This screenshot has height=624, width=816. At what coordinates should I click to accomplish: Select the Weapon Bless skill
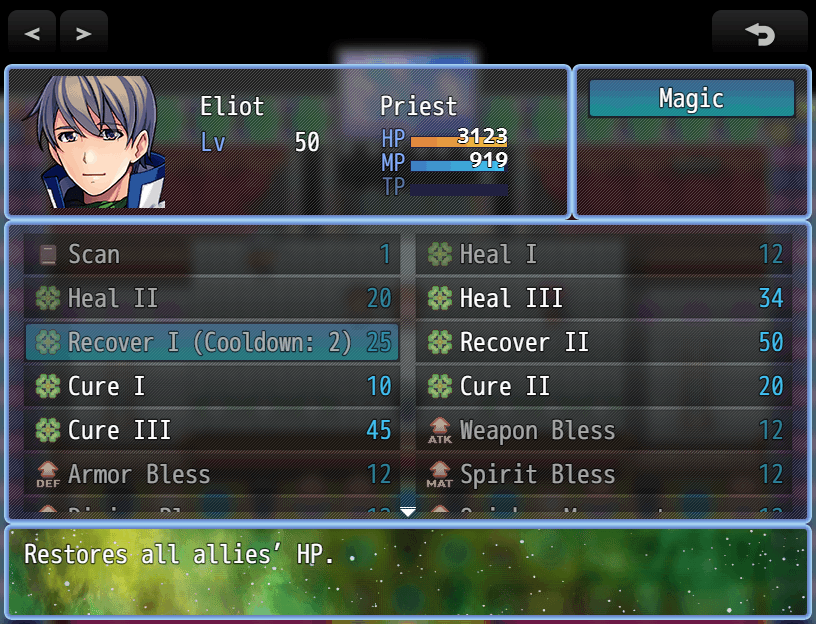(604, 431)
